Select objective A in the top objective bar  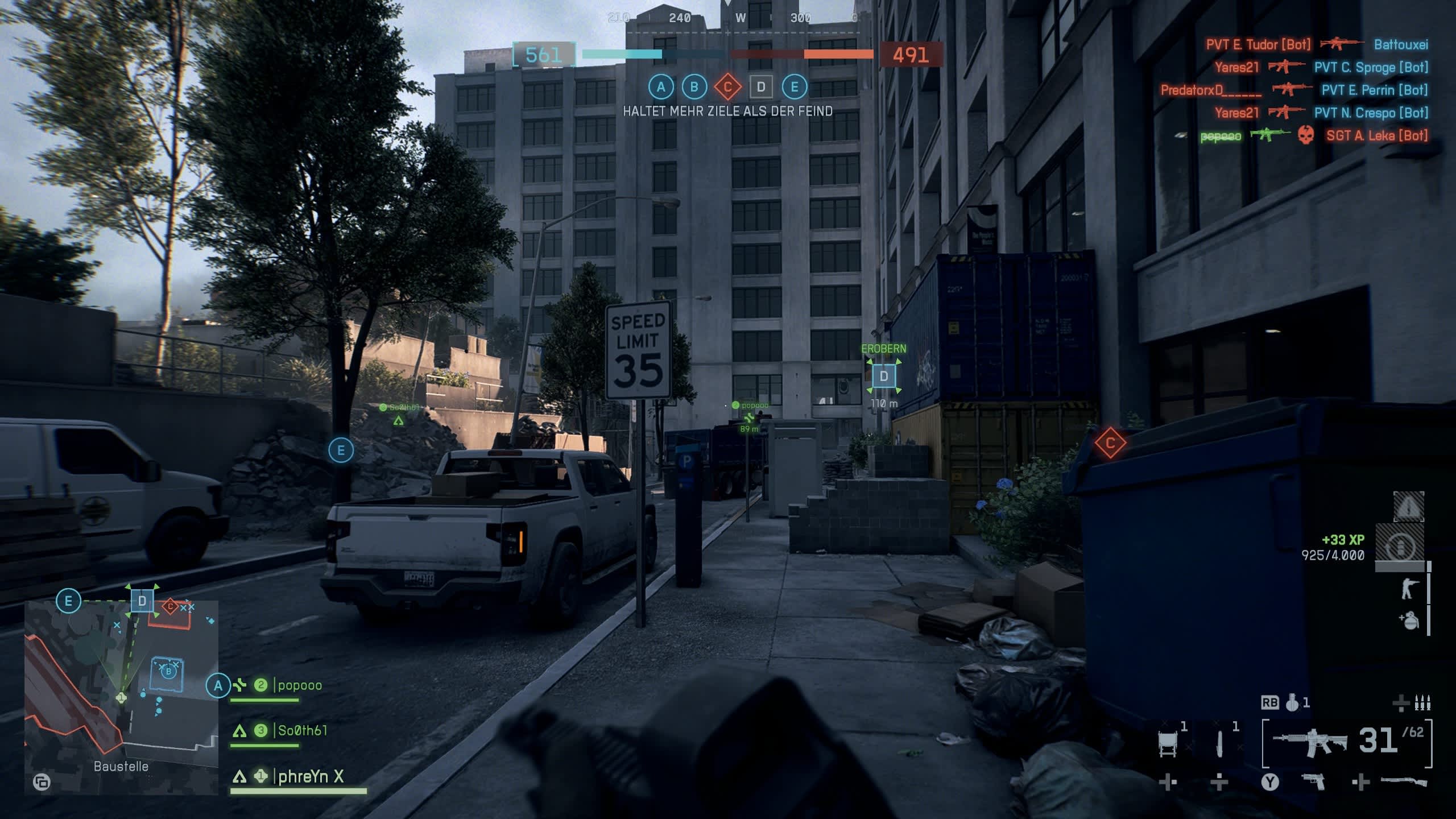(x=661, y=87)
